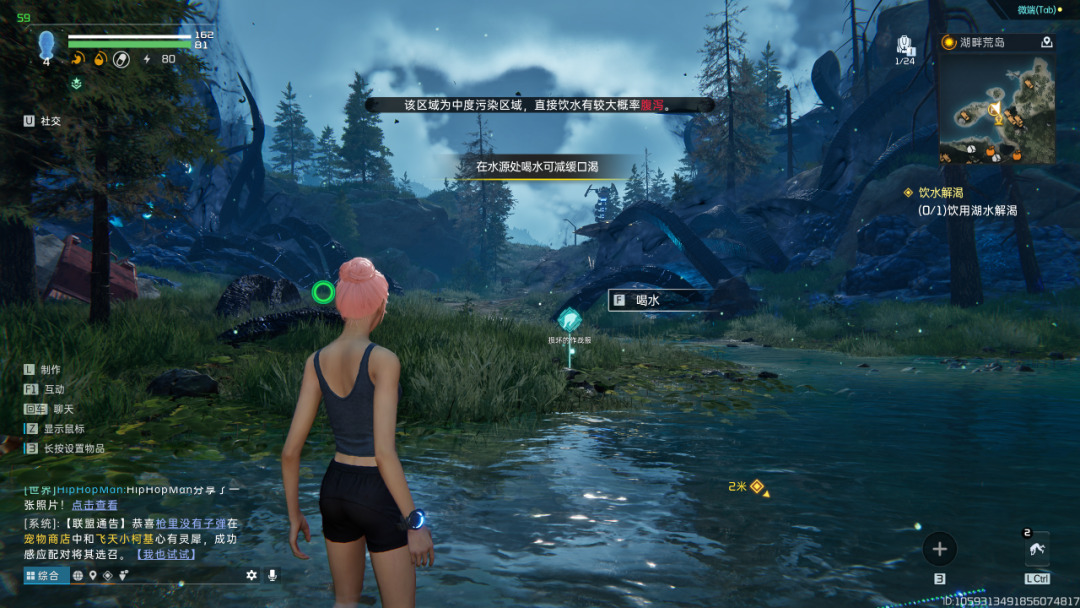Click the 点击查看 photo link in chat
Screen dimensions: 1080x608
(x=94, y=505)
